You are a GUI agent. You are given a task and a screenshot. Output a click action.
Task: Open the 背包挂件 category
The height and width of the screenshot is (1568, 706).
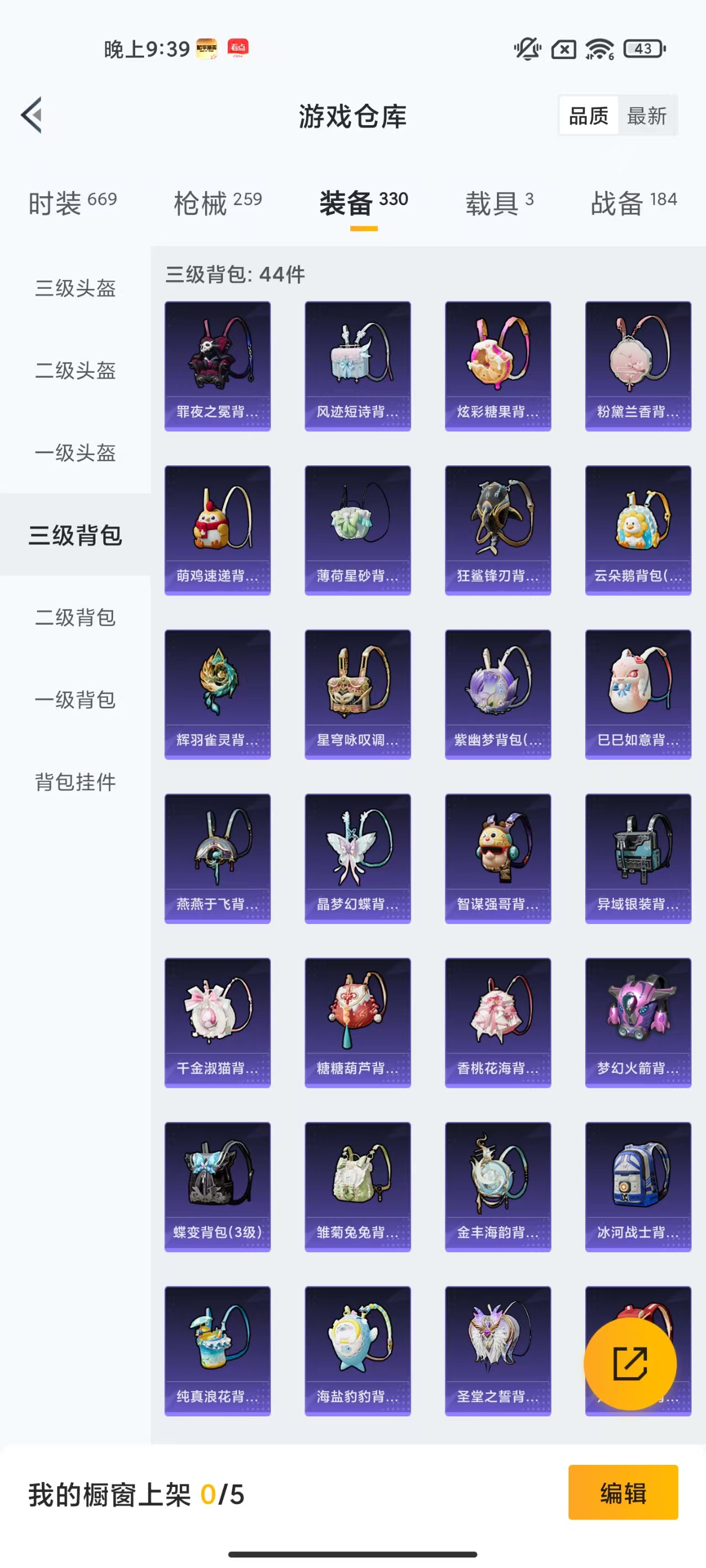pyautogui.click(x=74, y=783)
